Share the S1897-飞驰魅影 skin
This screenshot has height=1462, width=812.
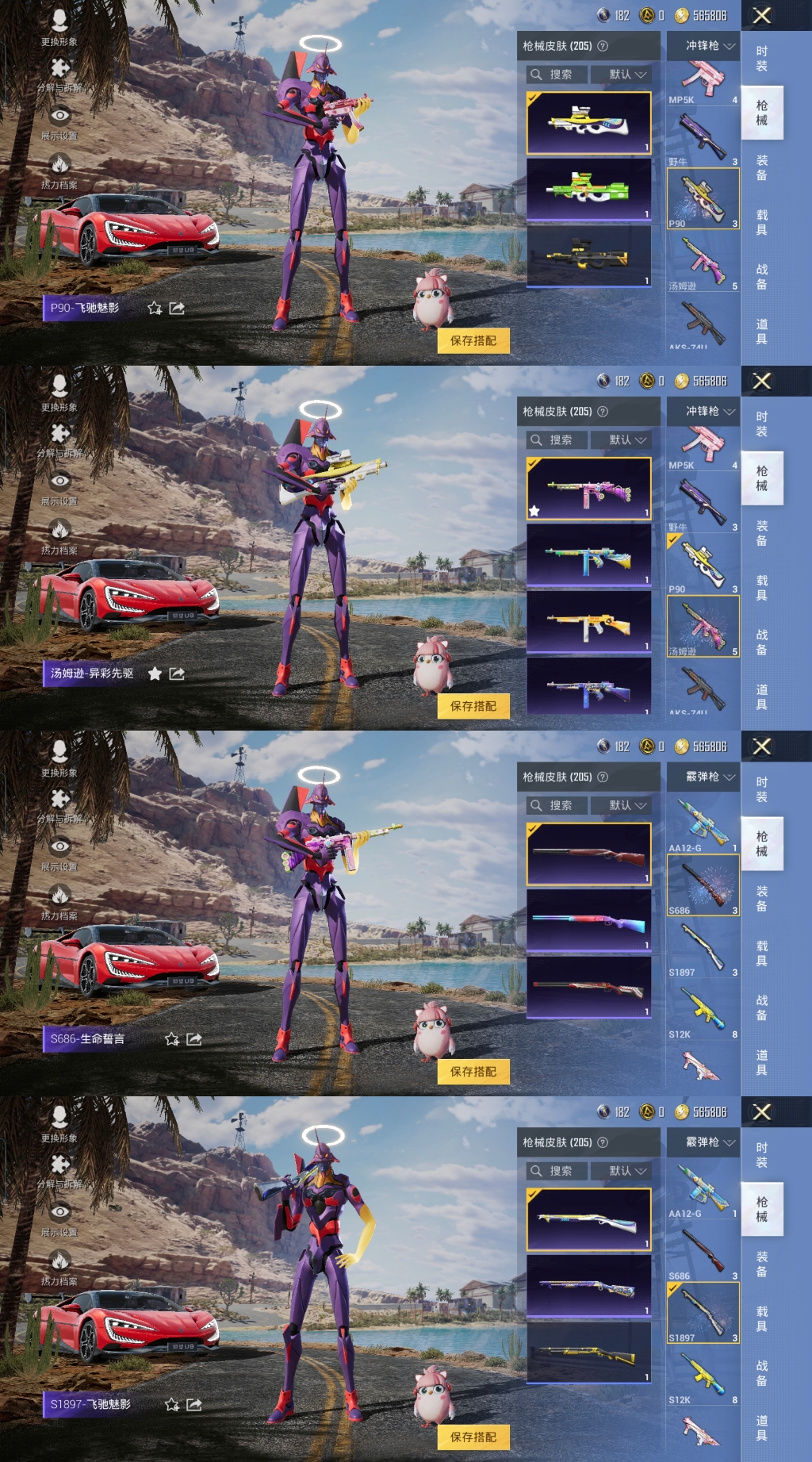(193, 1405)
